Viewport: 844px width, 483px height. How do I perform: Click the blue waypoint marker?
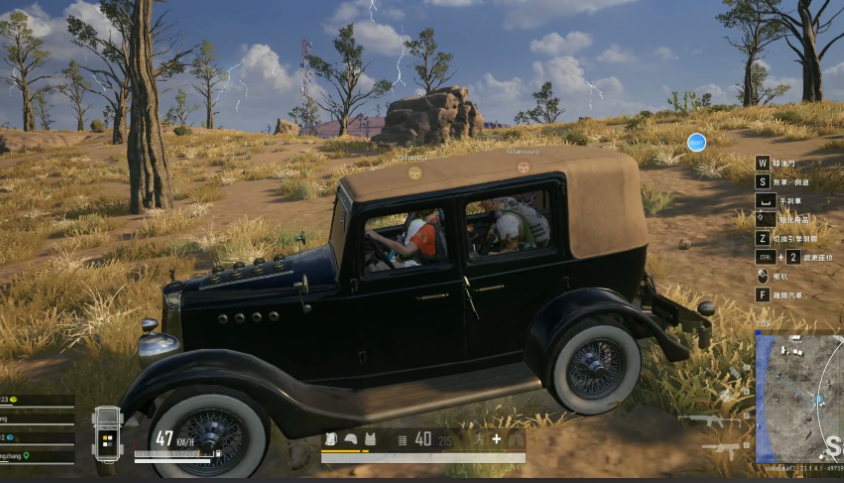(696, 142)
